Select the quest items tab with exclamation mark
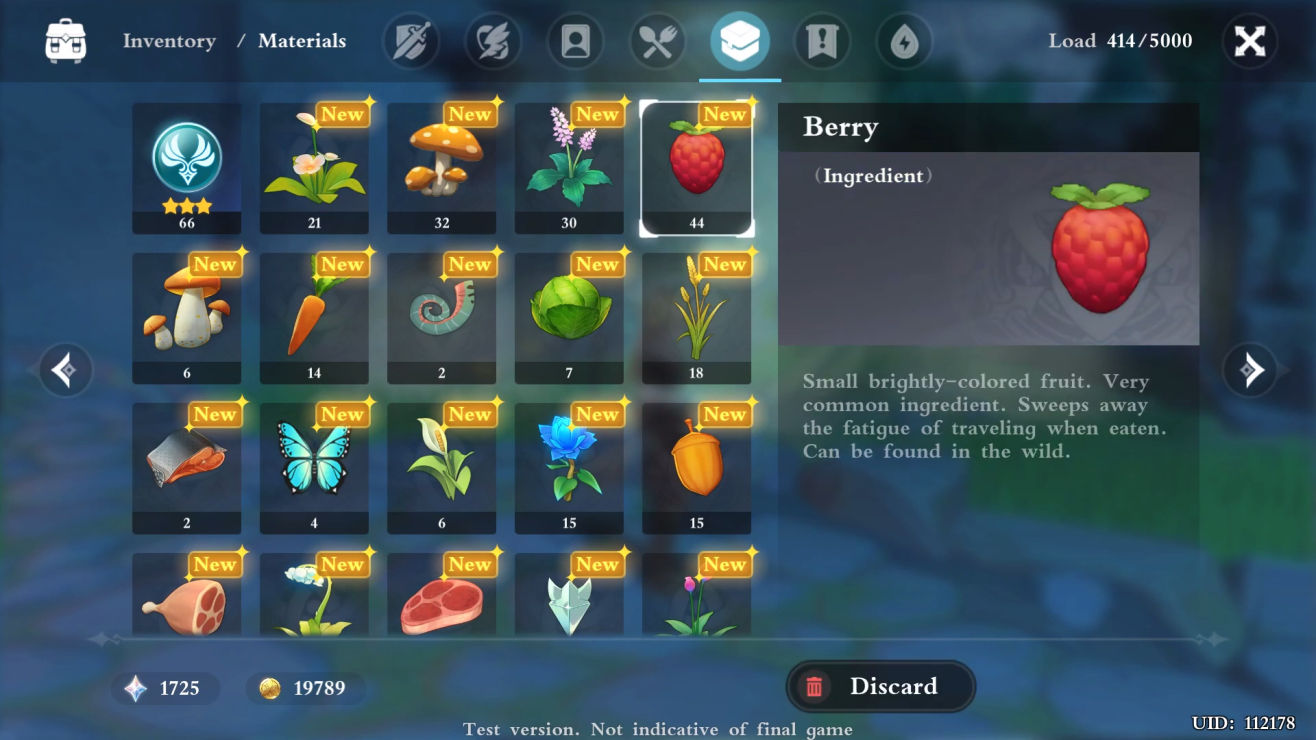Viewport: 1316px width, 740px height. pyautogui.click(x=822, y=42)
